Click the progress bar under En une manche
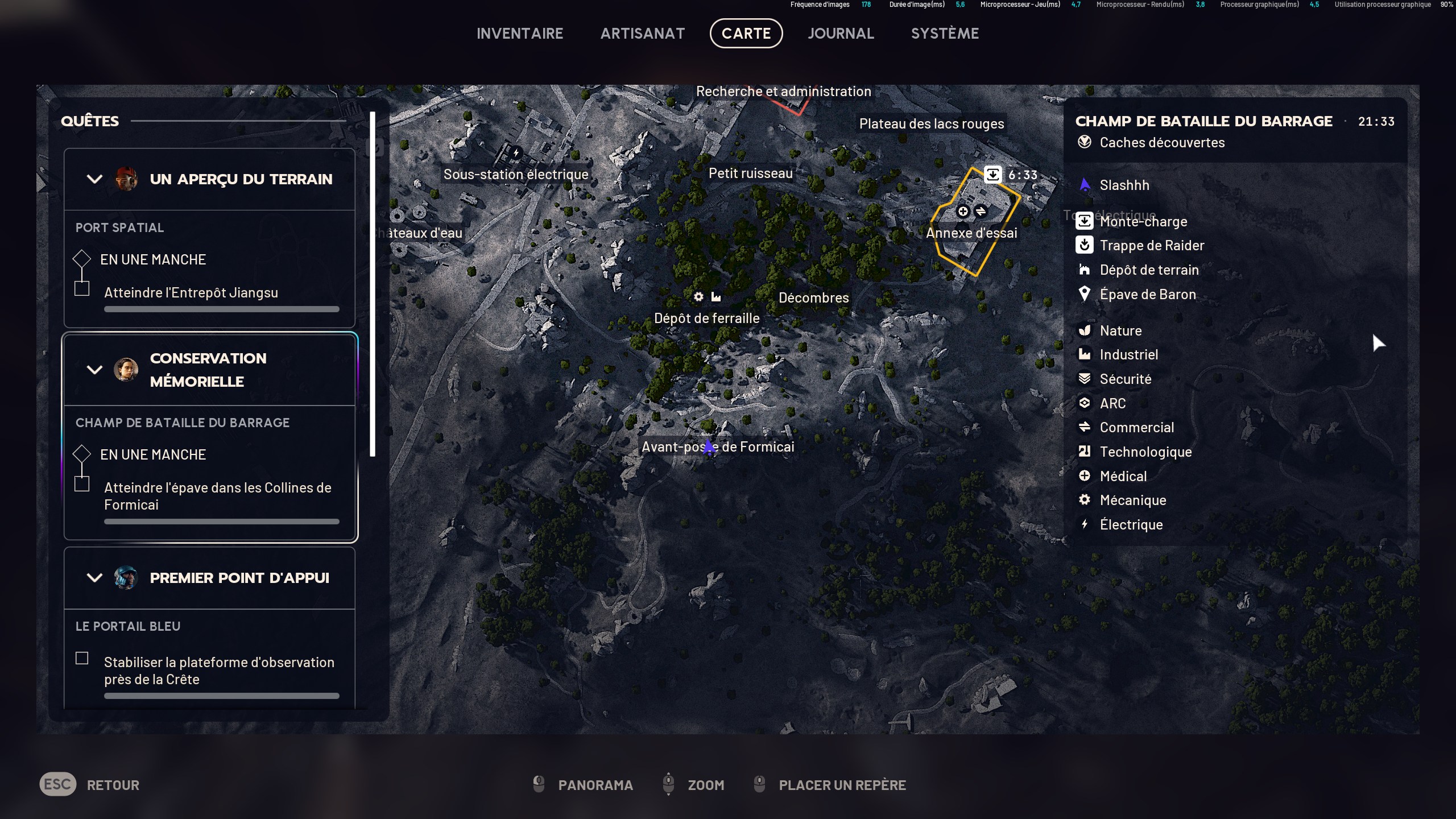Image resolution: width=1456 pixels, height=819 pixels. pyautogui.click(x=221, y=309)
